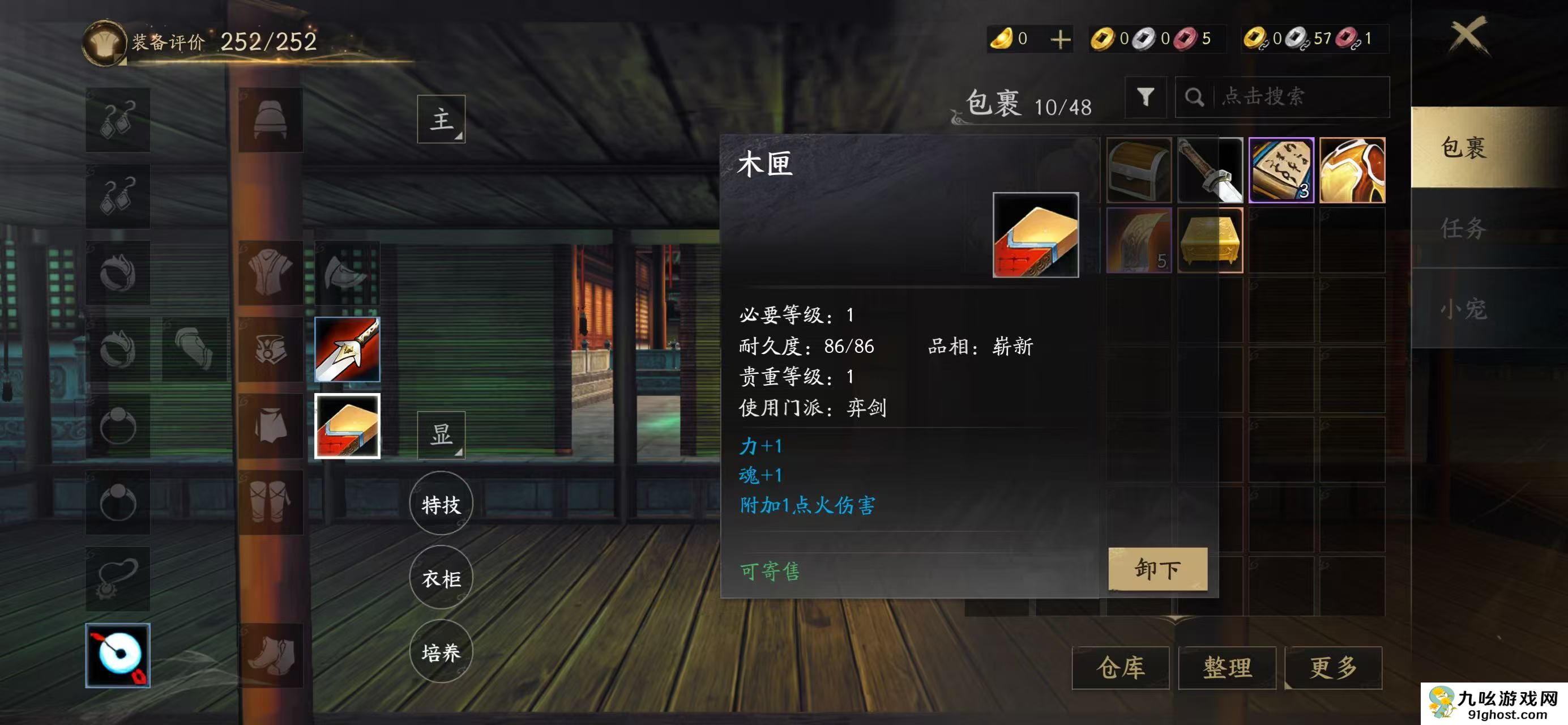1568x725 pixels.
Task: Click the treasure chest item in the bag grid
Action: [x=1139, y=170]
